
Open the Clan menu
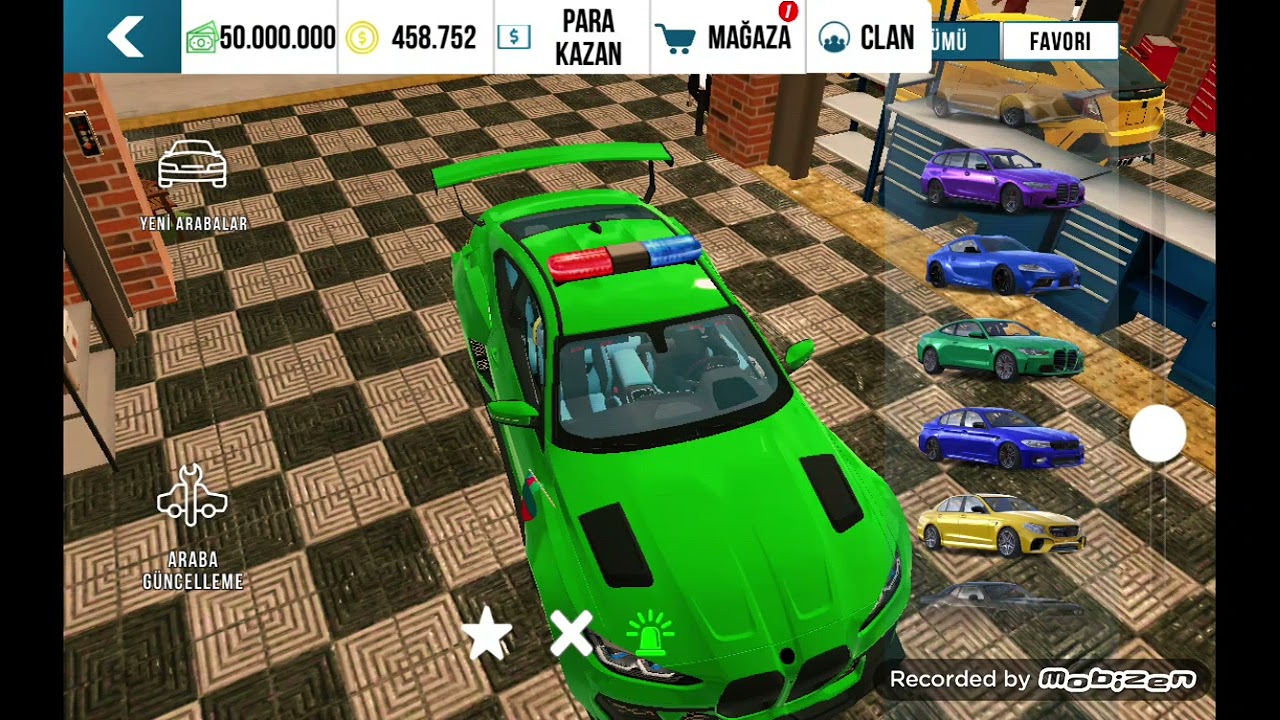(x=867, y=38)
